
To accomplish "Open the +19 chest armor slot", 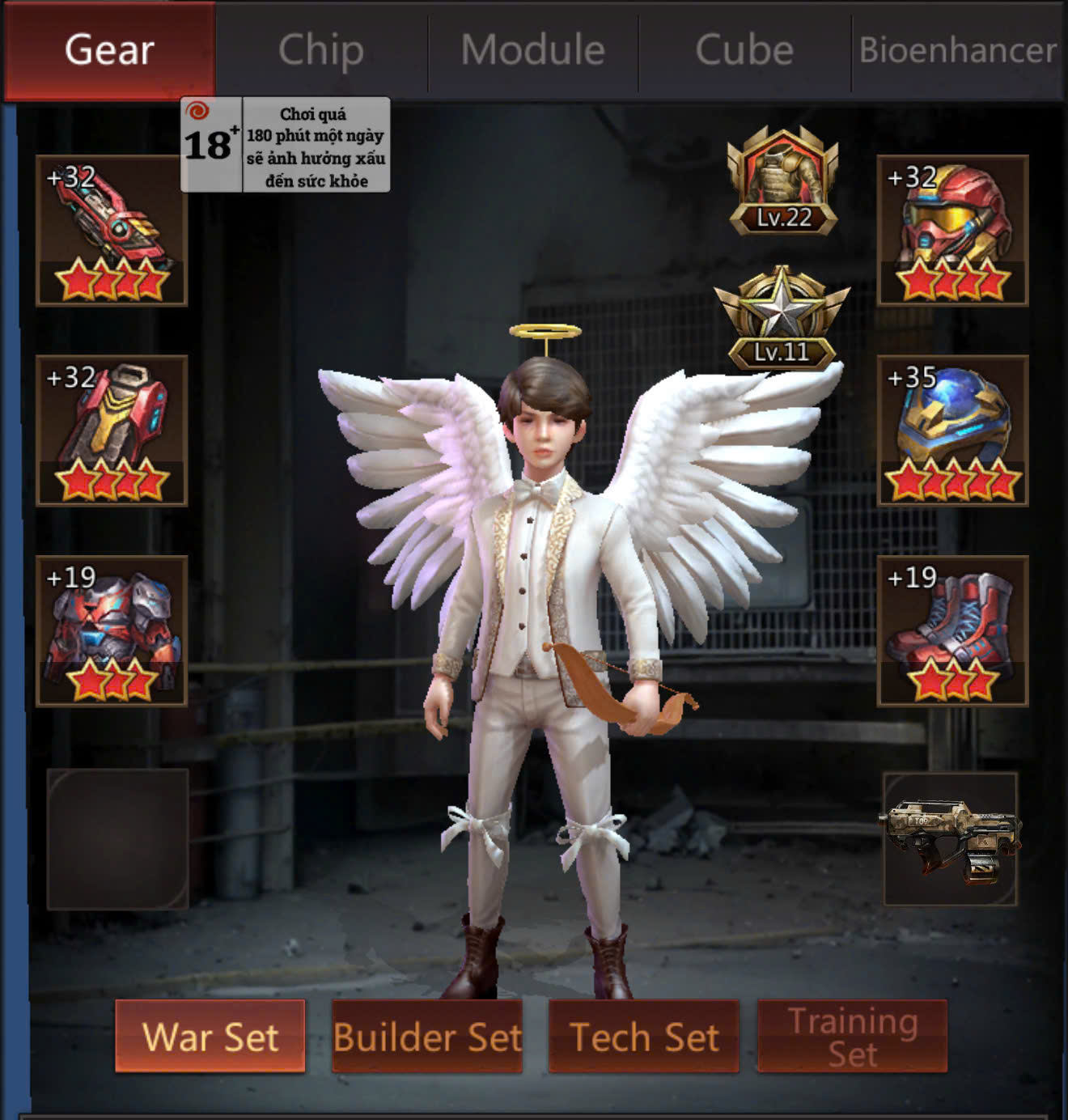I will (112, 630).
